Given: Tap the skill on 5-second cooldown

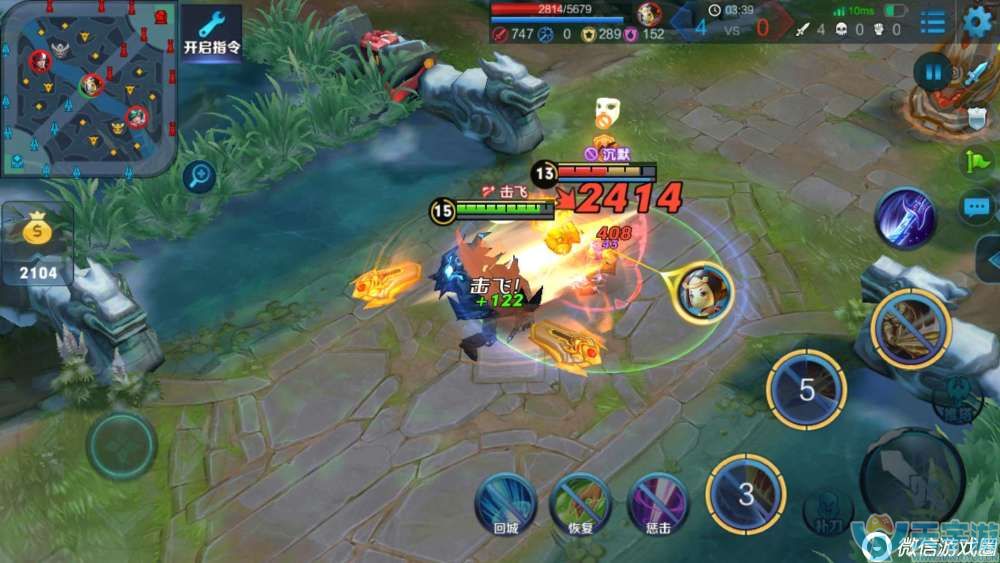Looking at the screenshot, I should pos(806,389).
